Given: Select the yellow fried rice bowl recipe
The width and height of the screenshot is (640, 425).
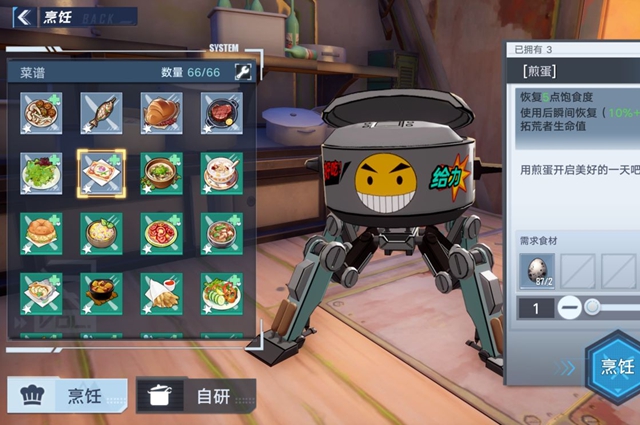Looking at the screenshot, I should tap(101, 233).
